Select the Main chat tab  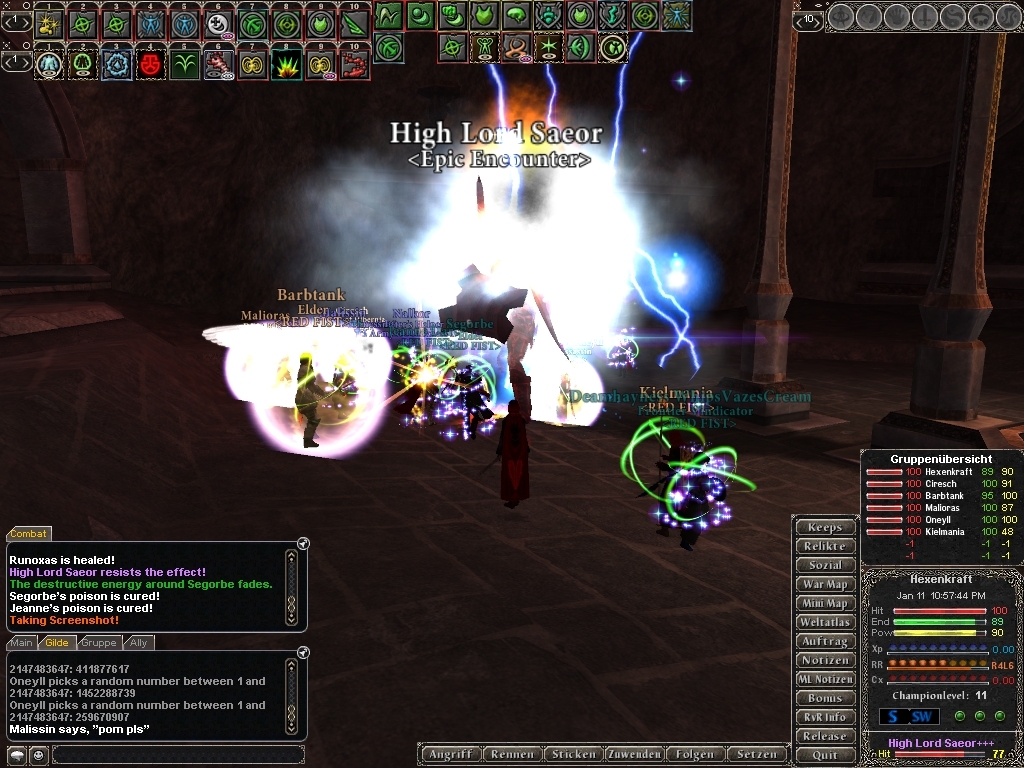pyautogui.click(x=22, y=643)
